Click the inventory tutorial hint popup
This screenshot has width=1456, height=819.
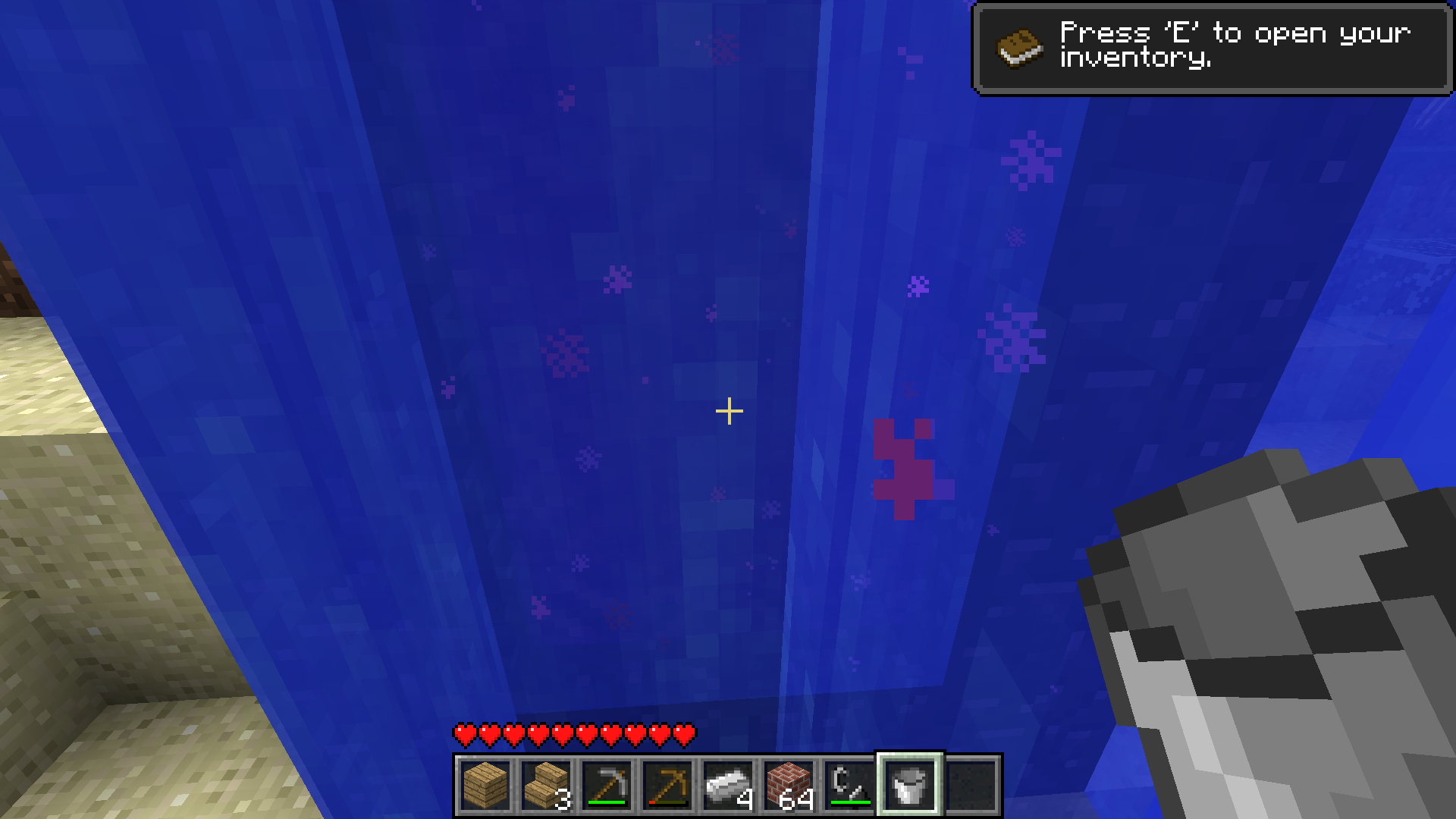(x=1212, y=49)
